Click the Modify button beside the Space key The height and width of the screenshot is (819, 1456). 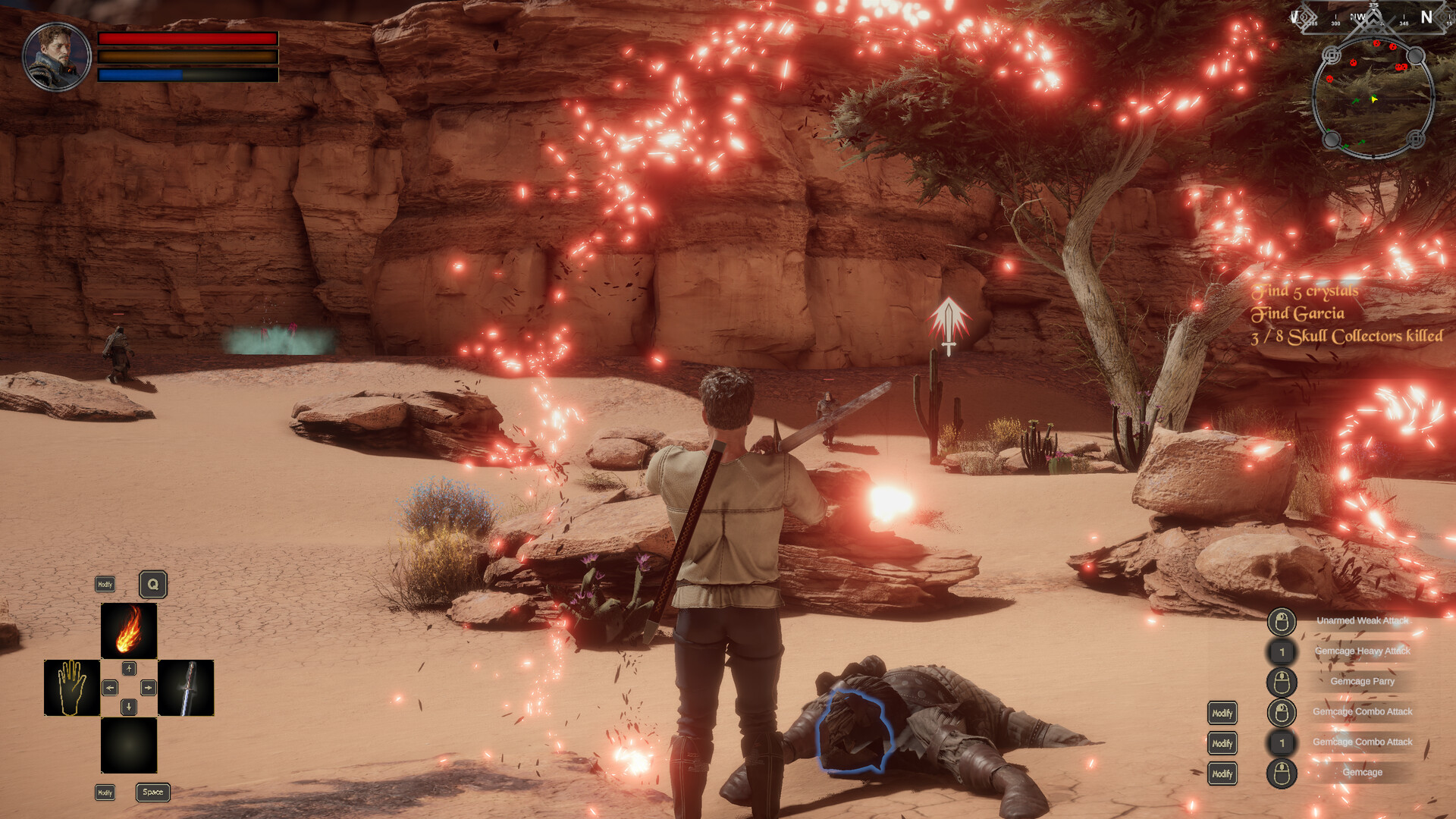tap(105, 792)
